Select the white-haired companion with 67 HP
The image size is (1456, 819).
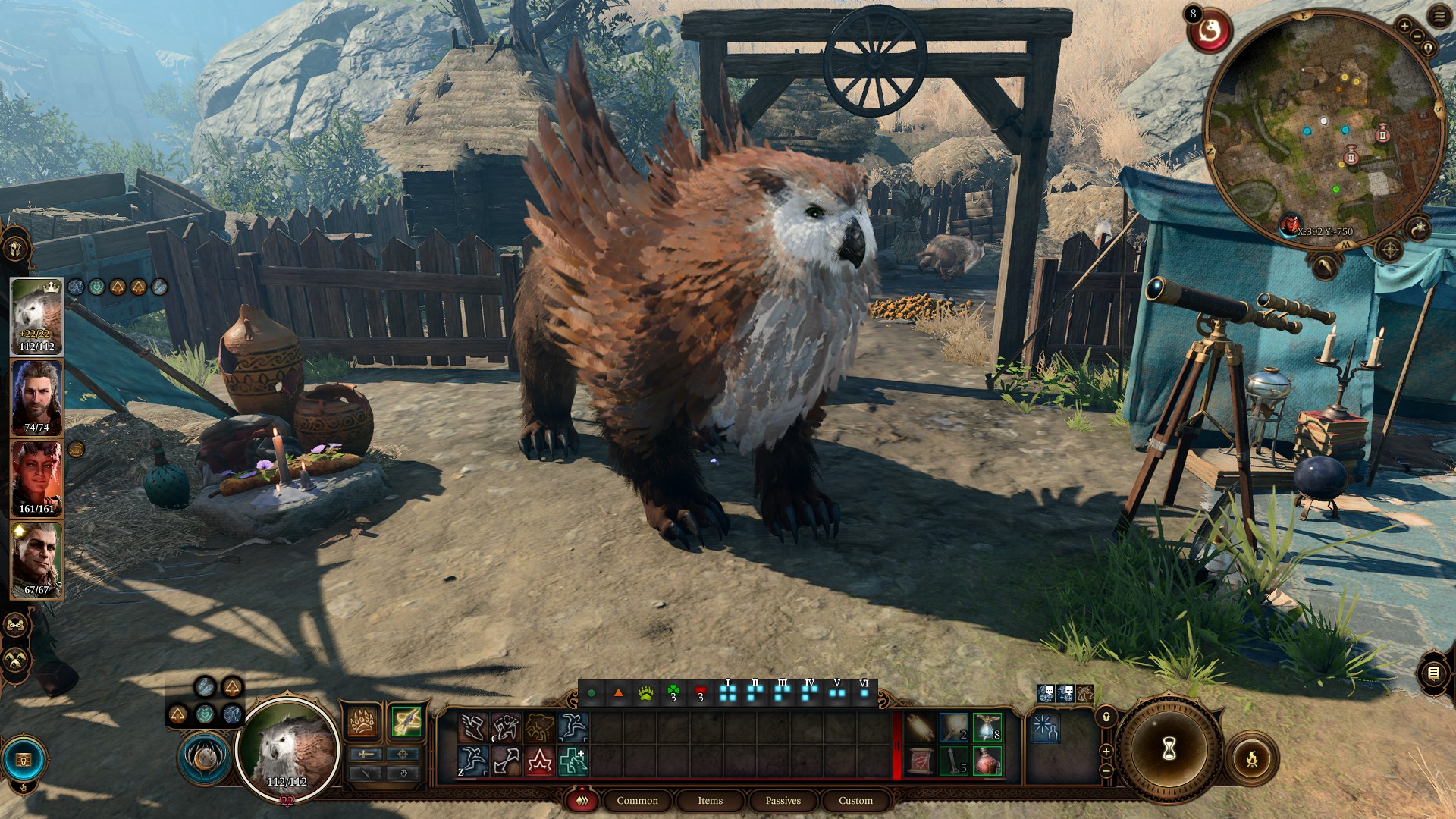(36, 559)
